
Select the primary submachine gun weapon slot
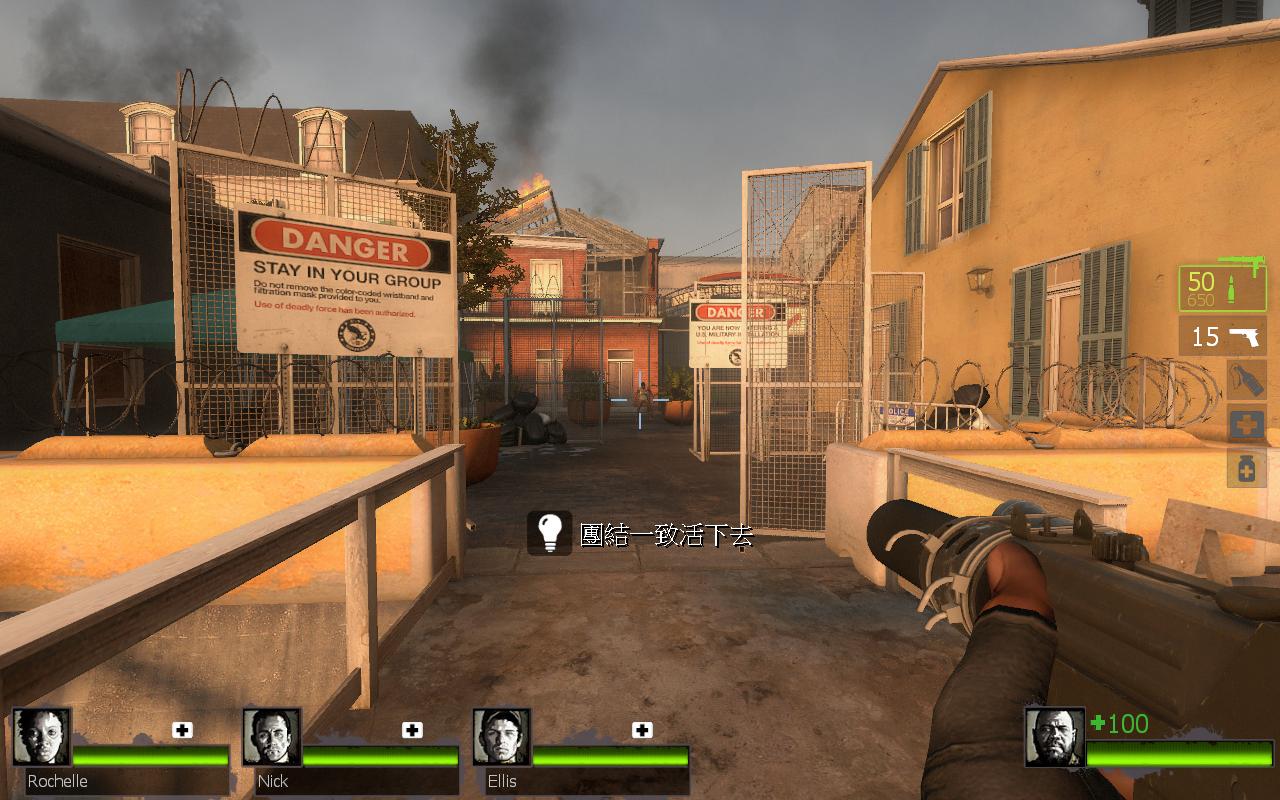click(1222, 288)
